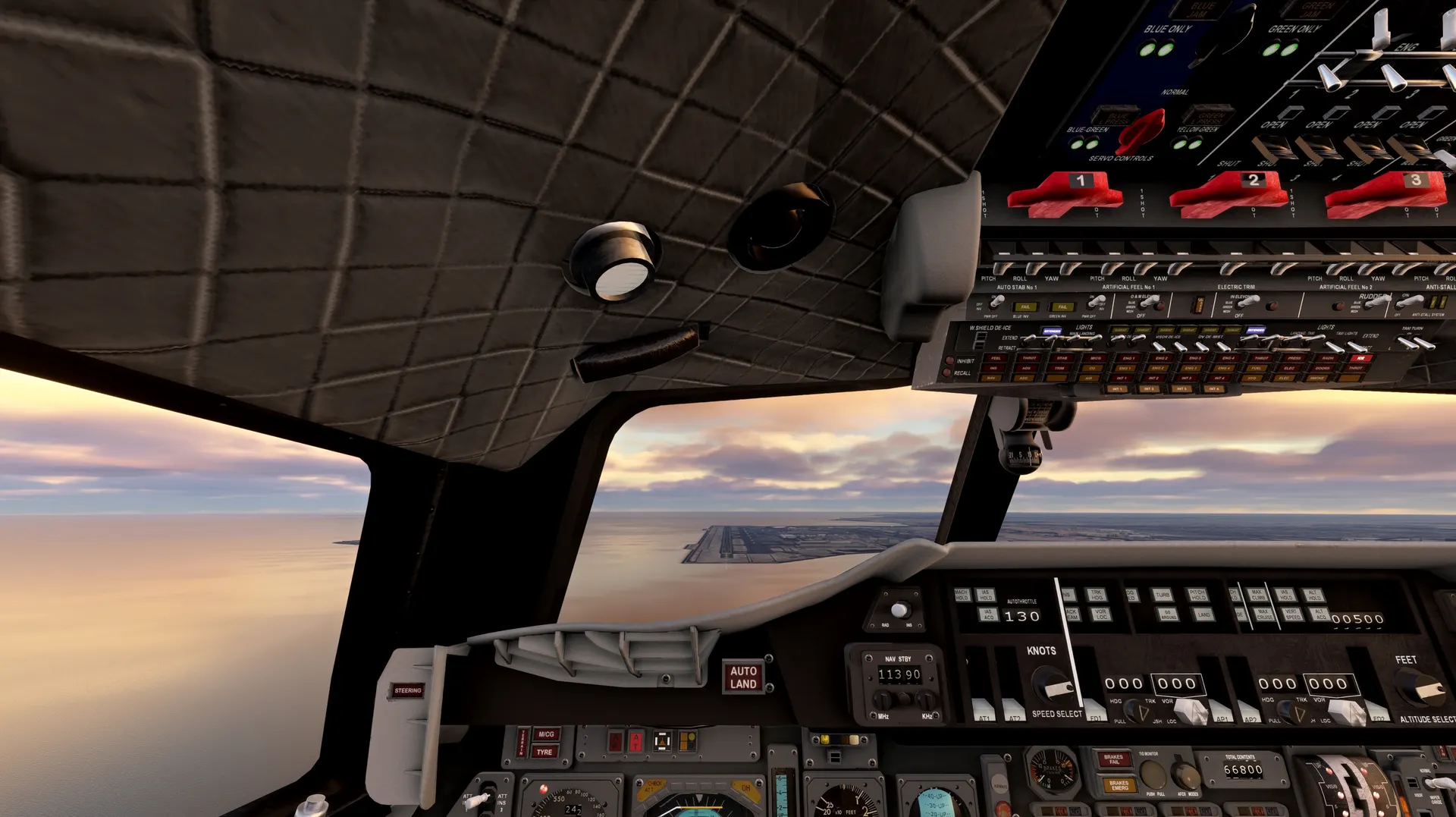Image resolution: width=1456 pixels, height=817 pixels.
Task: Activate the MAX CLIMB mode button
Action: click(x=1258, y=595)
